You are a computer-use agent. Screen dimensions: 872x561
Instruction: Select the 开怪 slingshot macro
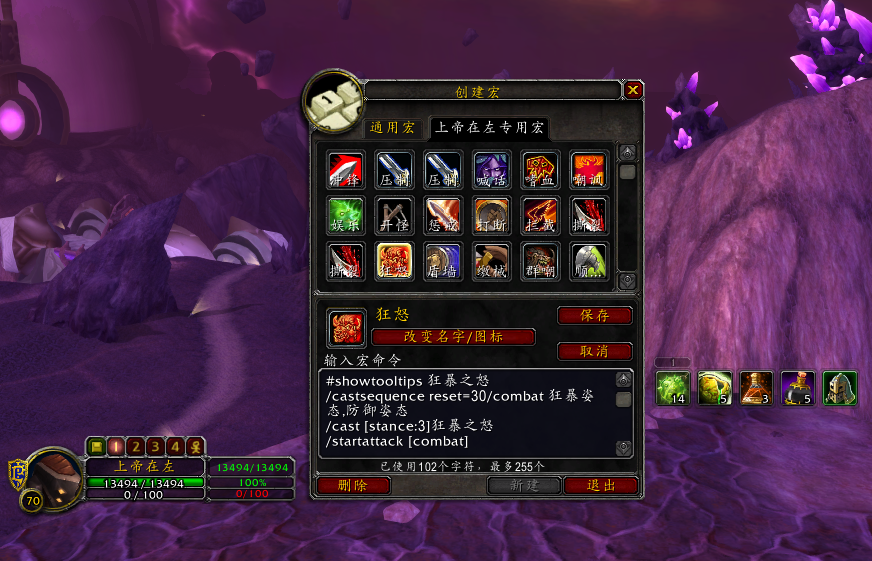[x=395, y=216]
